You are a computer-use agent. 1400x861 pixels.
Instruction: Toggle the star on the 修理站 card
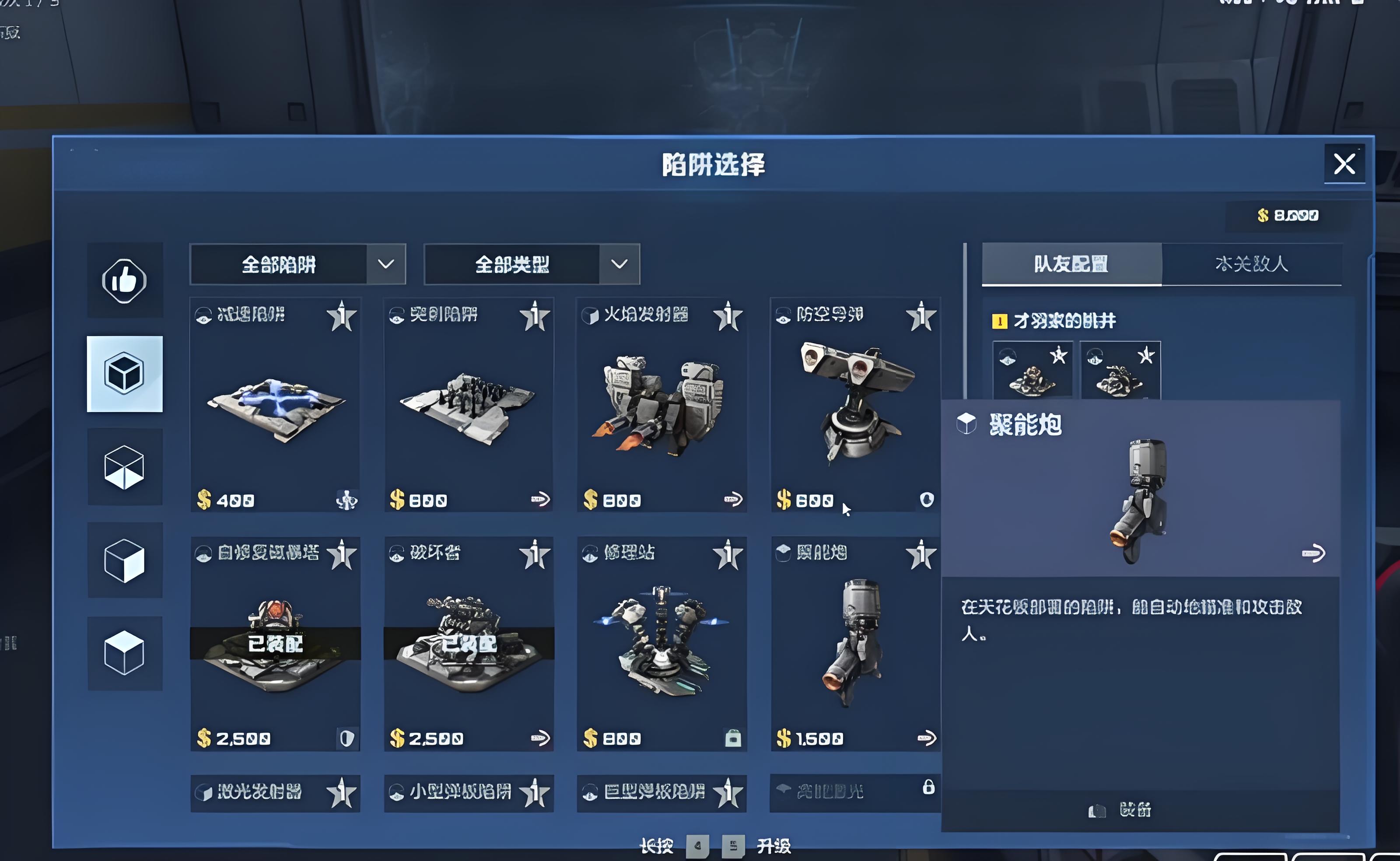pyautogui.click(x=728, y=555)
